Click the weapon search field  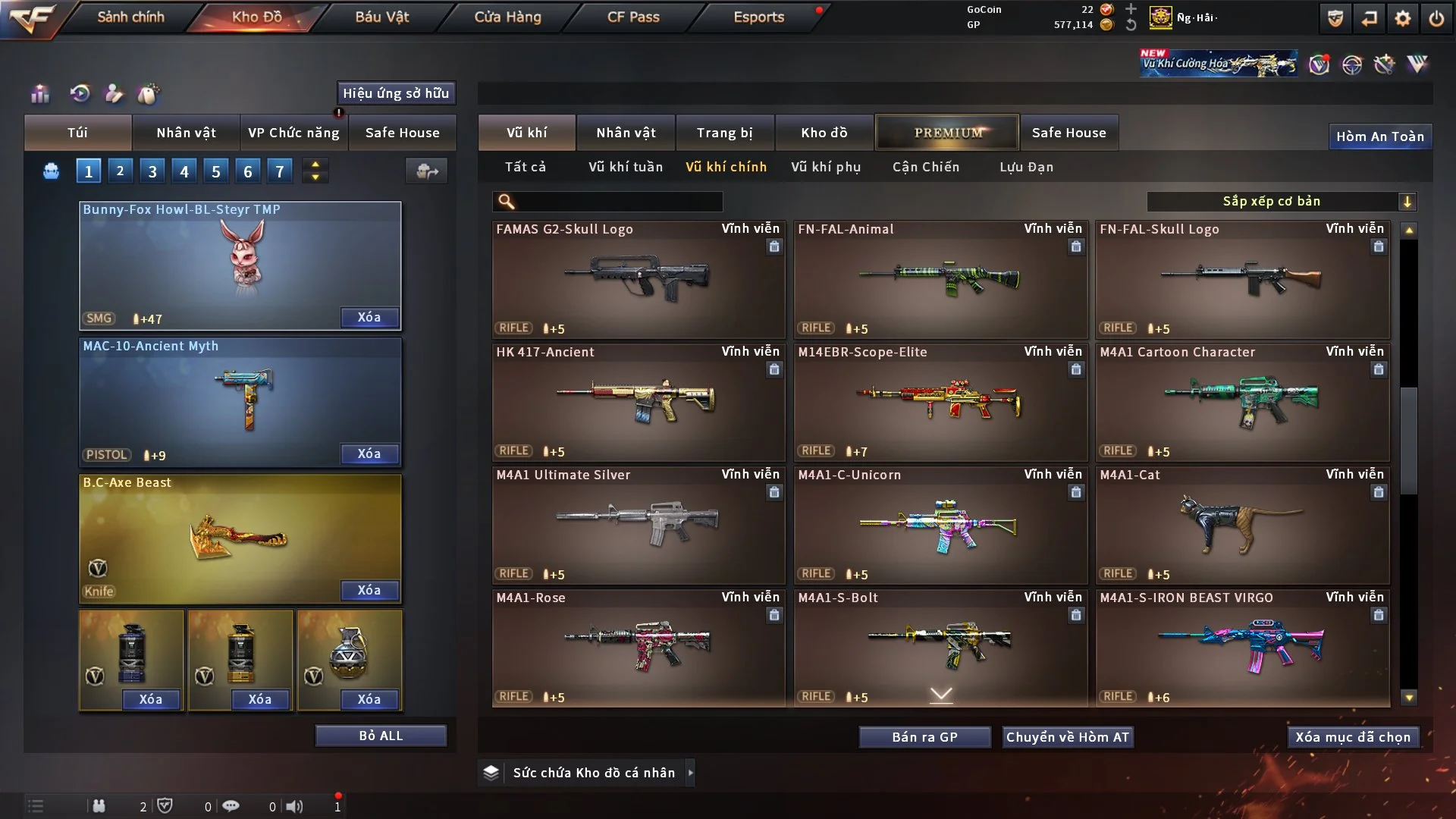(x=618, y=202)
